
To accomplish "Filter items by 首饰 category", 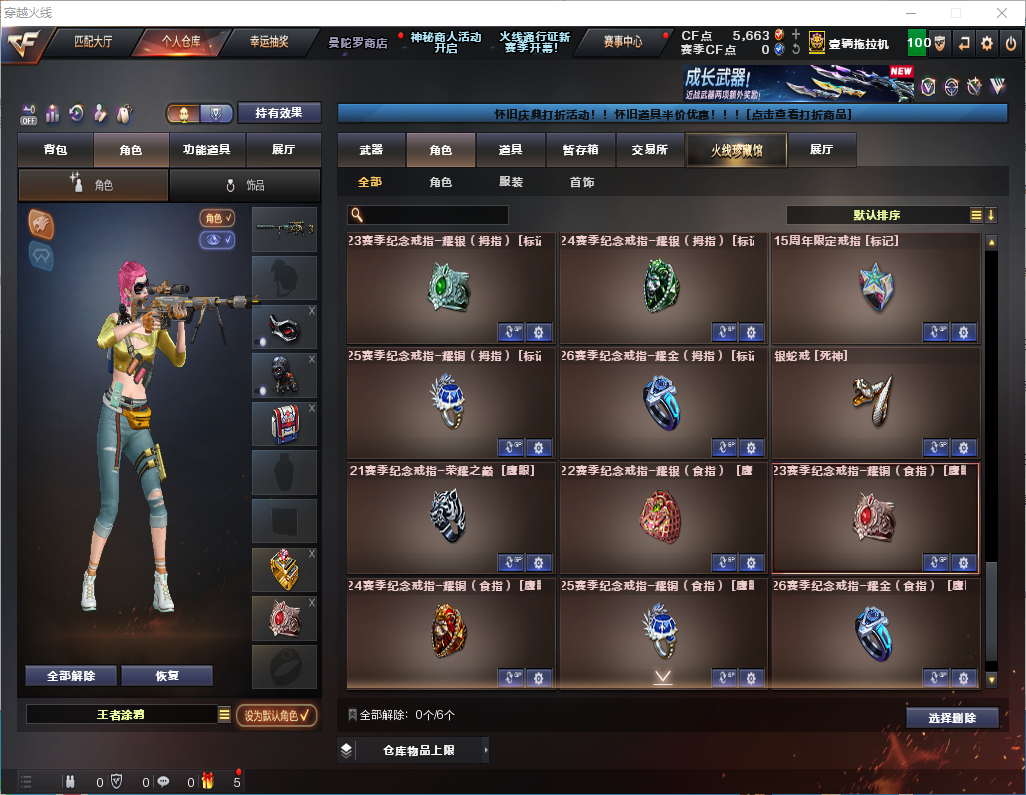I will point(582,182).
